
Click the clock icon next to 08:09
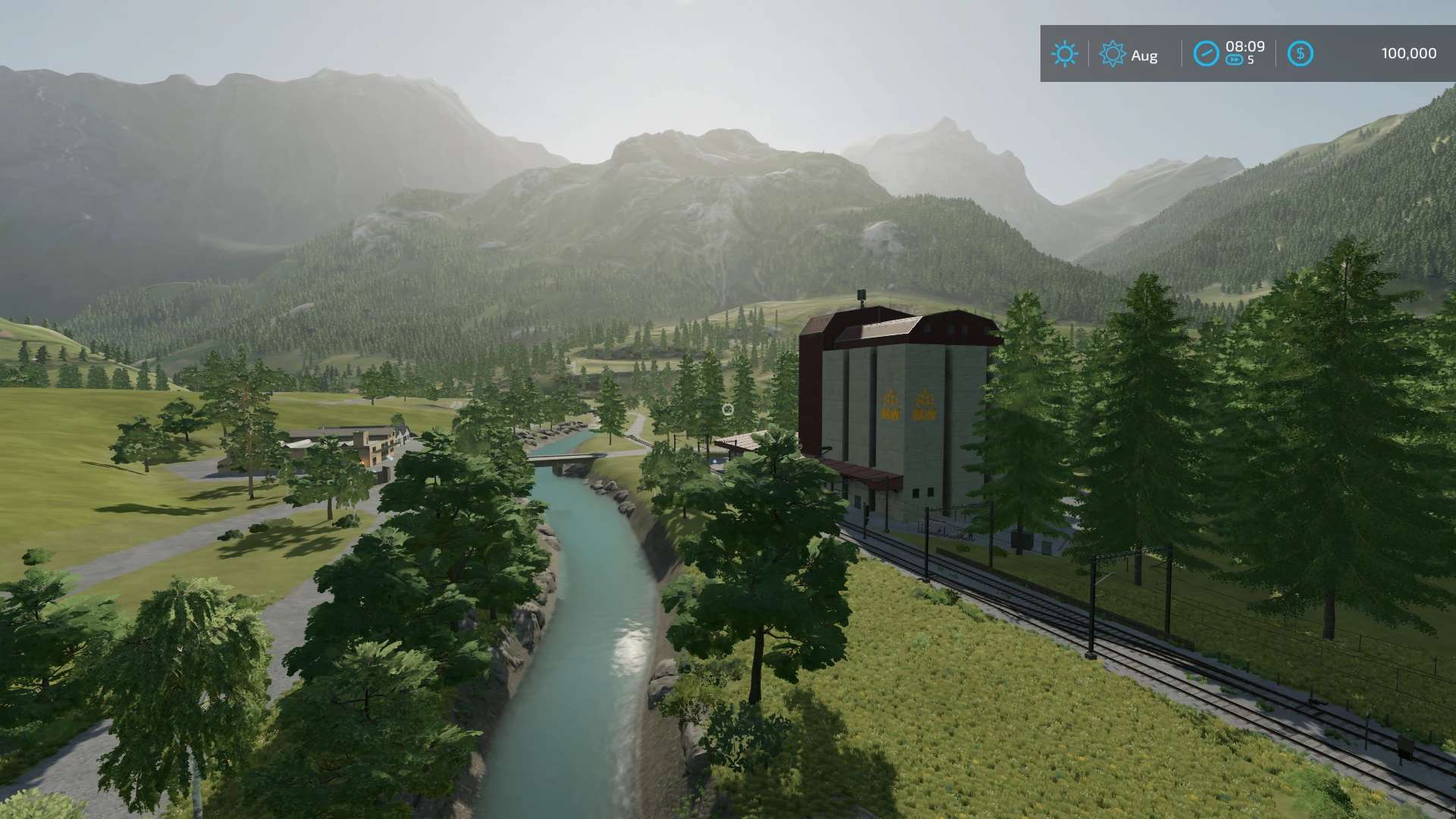(x=1206, y=54)
